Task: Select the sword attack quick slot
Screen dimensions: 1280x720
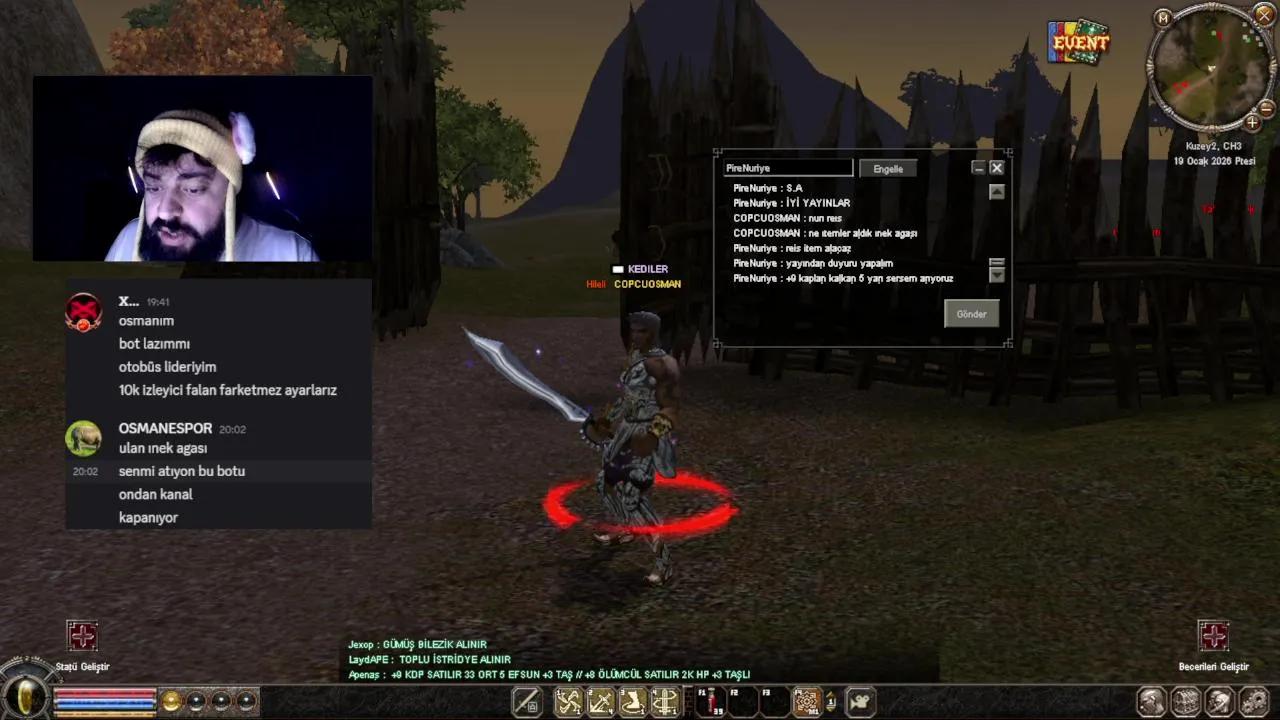Action: (527, 702)
